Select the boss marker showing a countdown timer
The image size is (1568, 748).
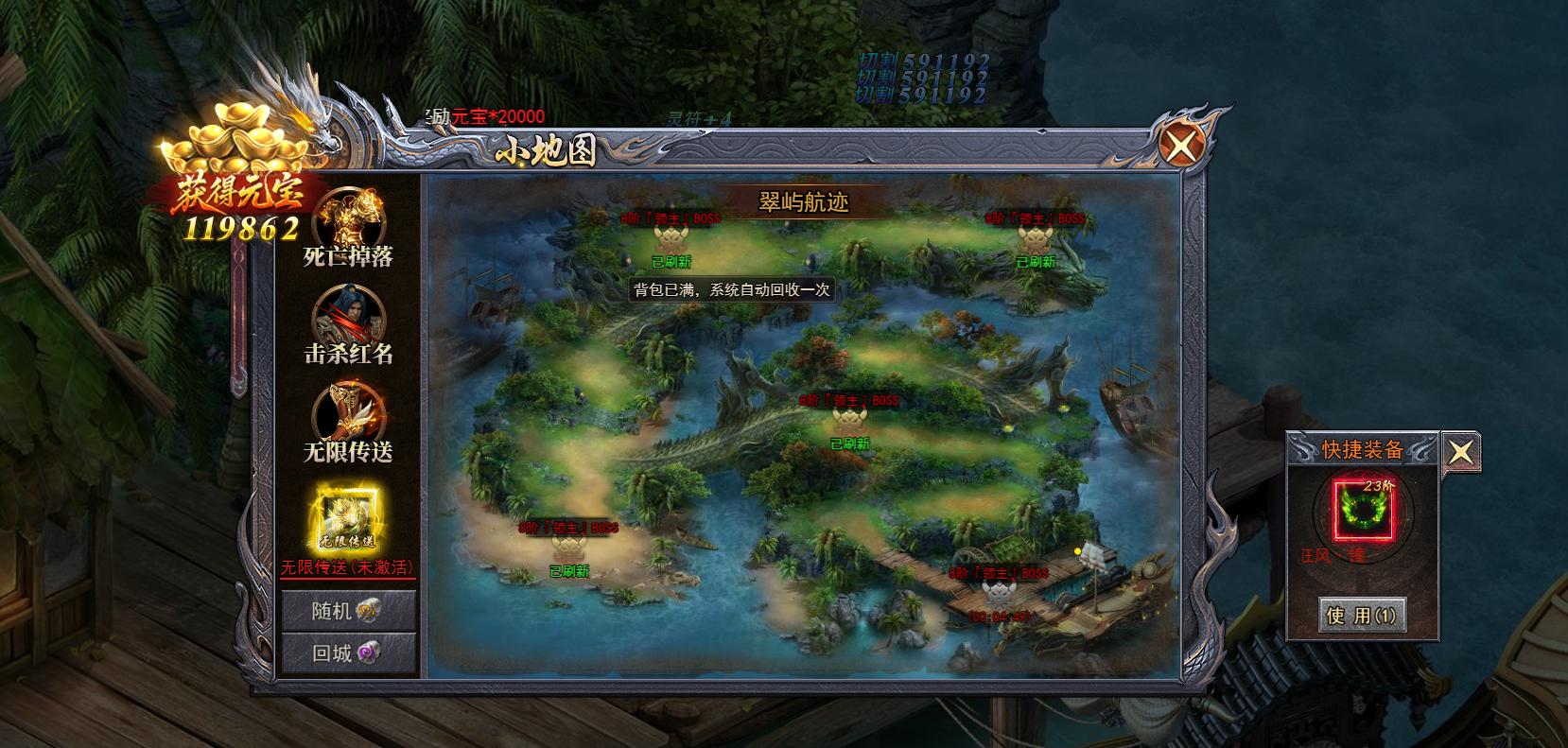pyautogui.click(x=1000, y=595)
